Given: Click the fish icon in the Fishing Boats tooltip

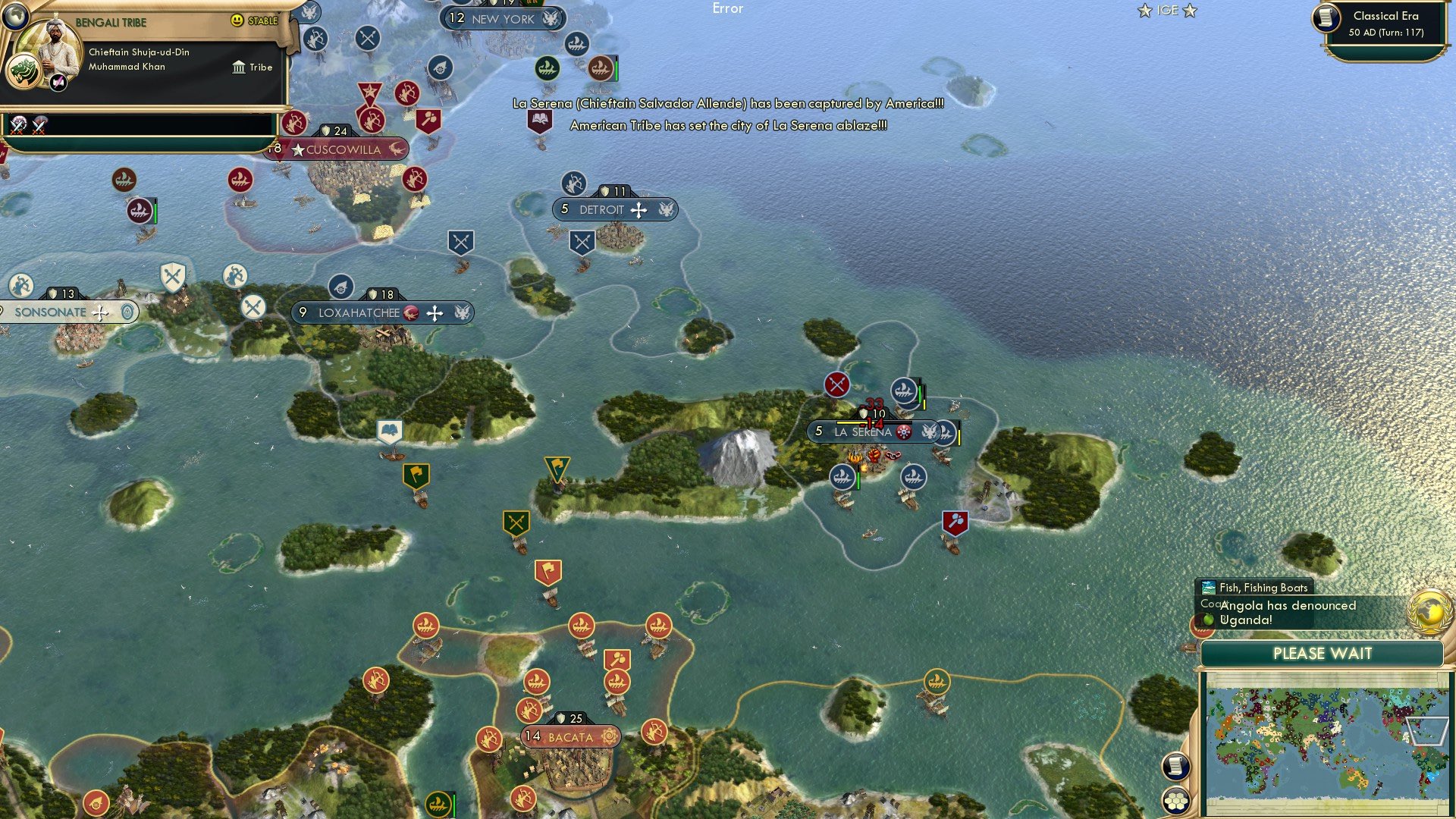Looking at the screenshot, I should (x=1208, y=587).
